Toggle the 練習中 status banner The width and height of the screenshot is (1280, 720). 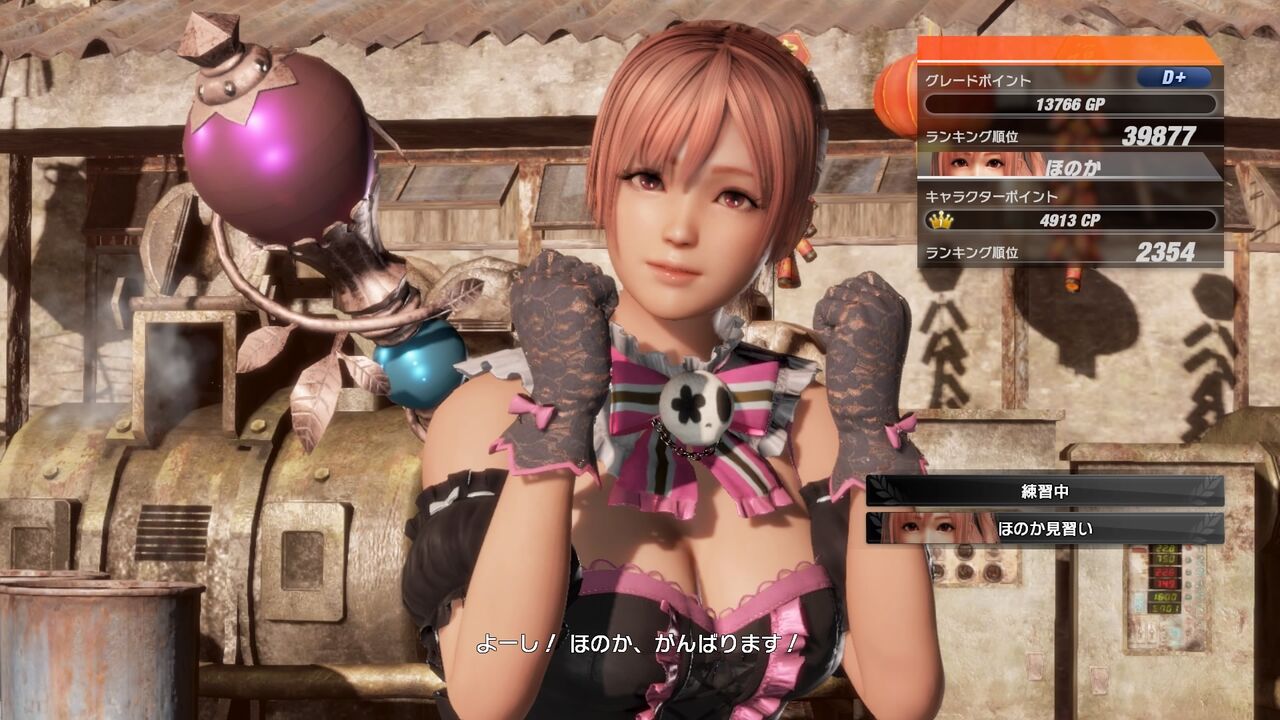coord(1040,489)
